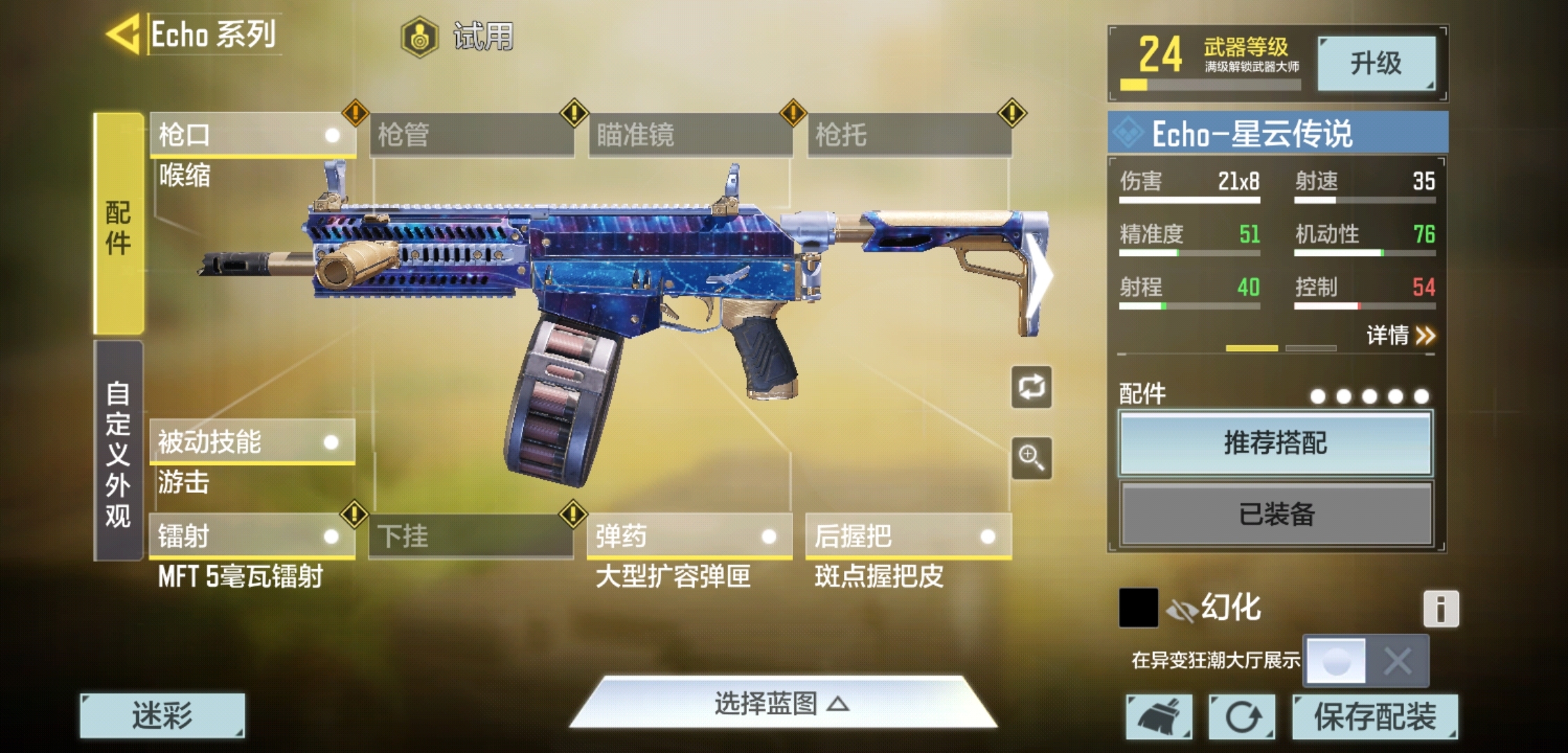Open the 镭射 laser slot
The height and width of the screenshot is (753, 1568).
tap(252, 536)
